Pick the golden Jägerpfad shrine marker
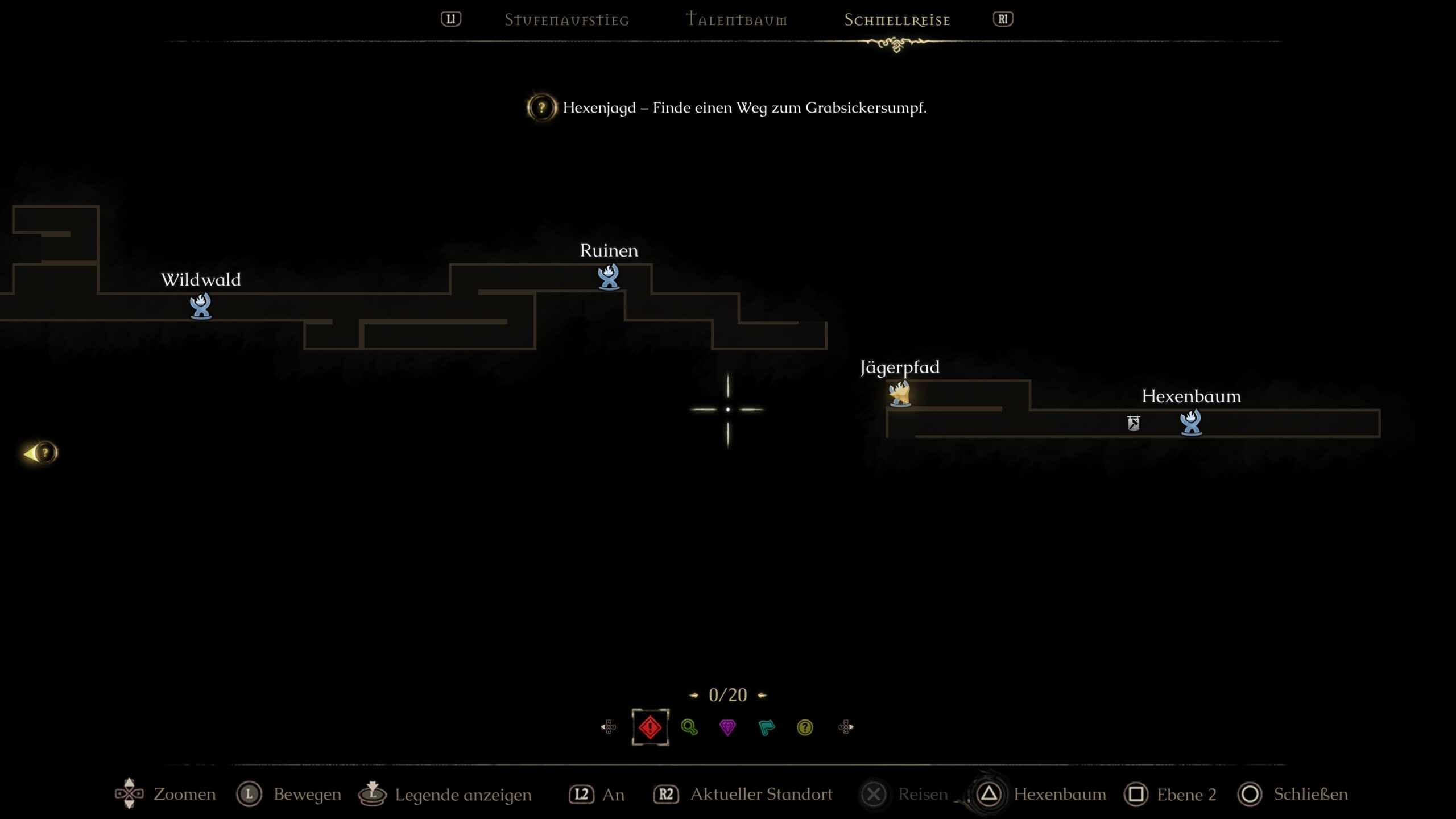Image resolution: width=1456 pixels, height=819 pixels. [x=900, y=394]
